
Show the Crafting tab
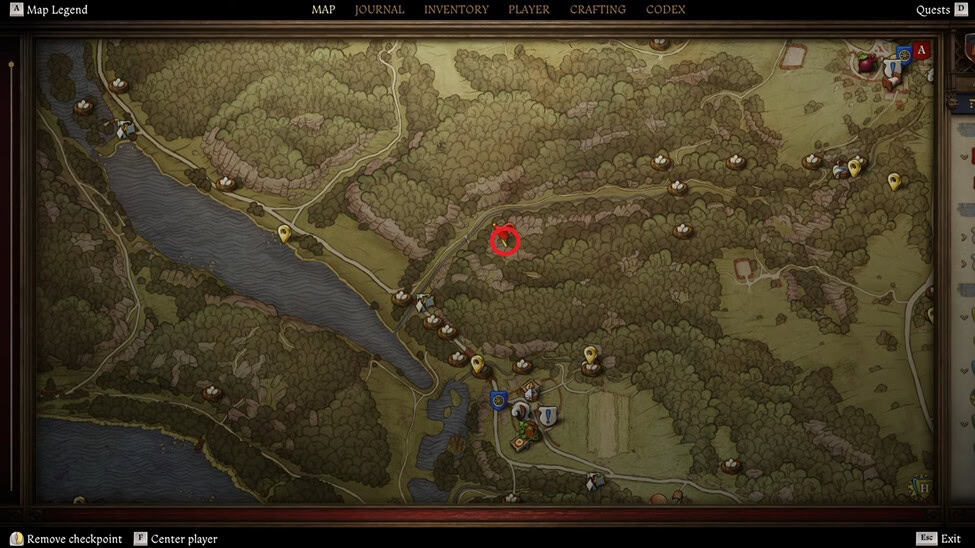click(x=598, y=10)
